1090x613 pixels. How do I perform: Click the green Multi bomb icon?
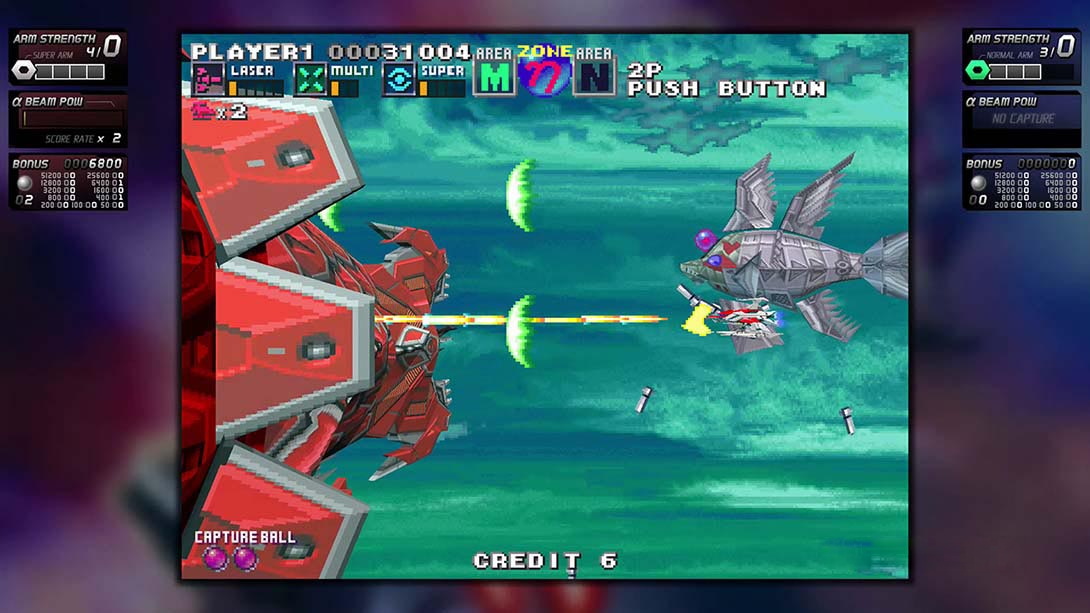pos(310,79)
